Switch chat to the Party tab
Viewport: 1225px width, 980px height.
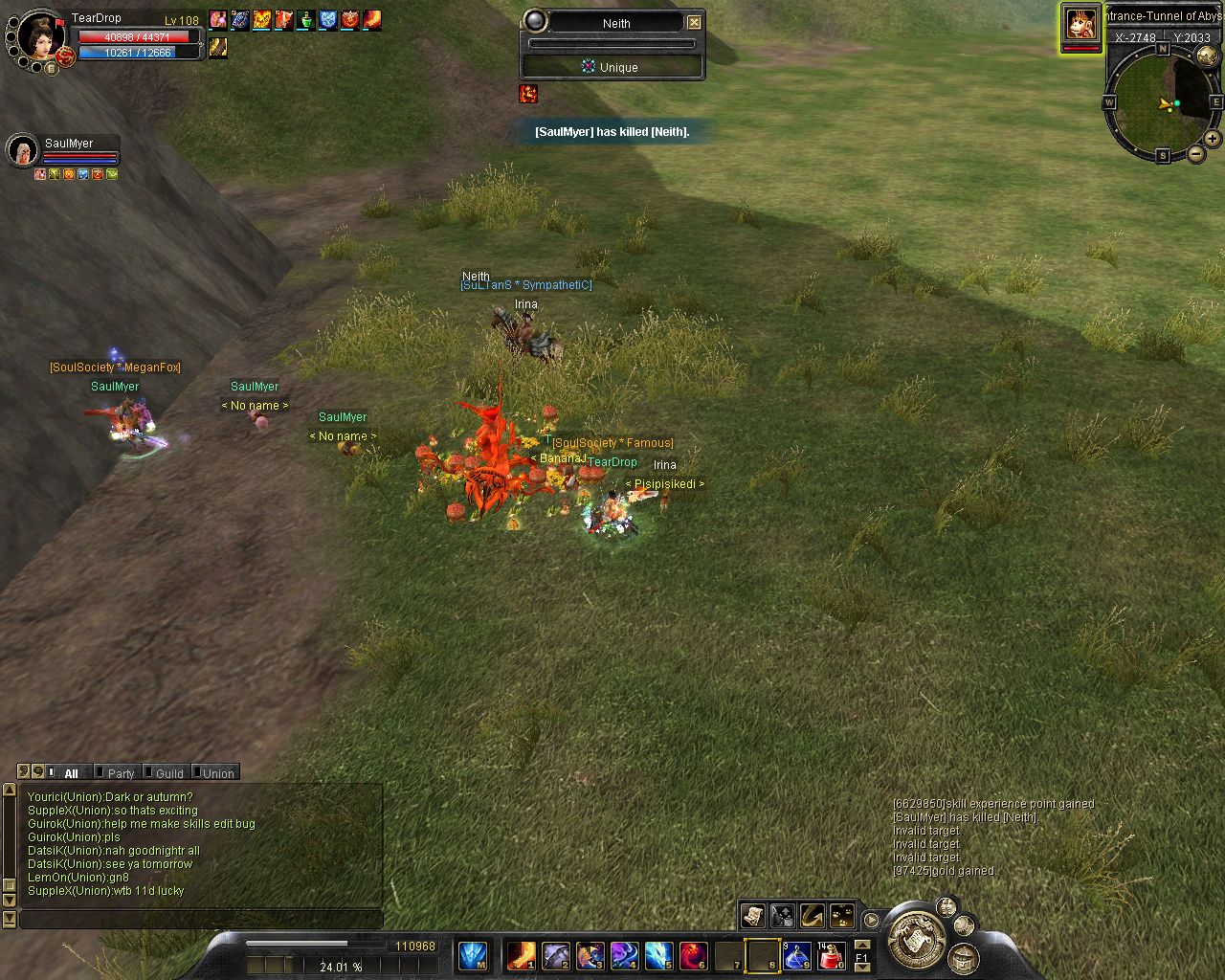[120, 773]
